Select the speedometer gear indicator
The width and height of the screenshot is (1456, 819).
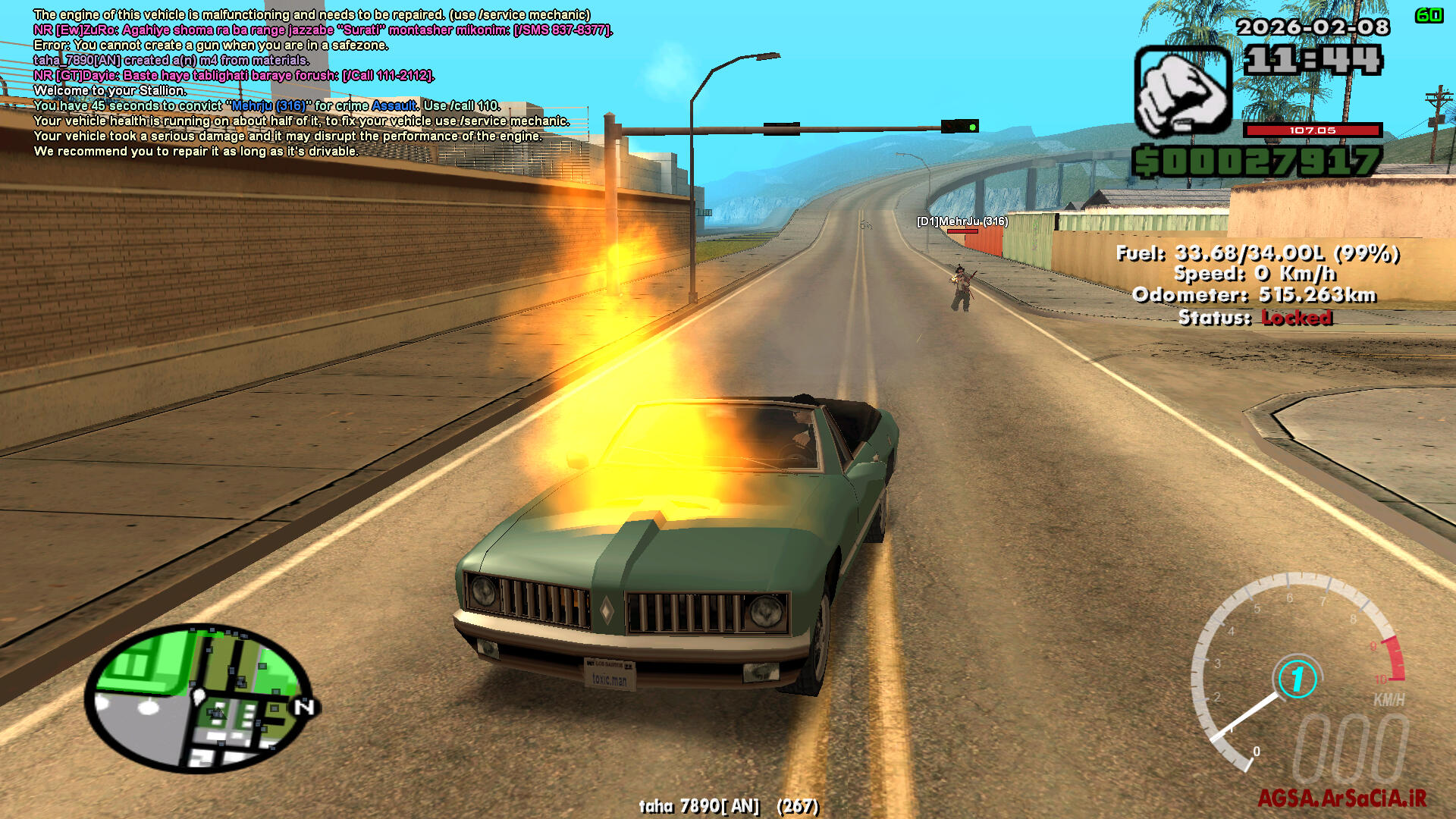1298,679
